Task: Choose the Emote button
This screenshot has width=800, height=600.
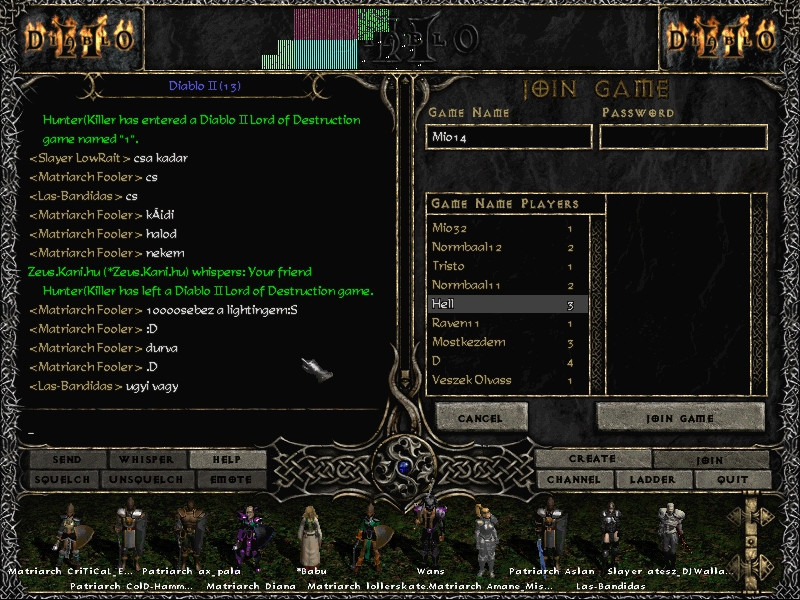Action: [227, 480]
